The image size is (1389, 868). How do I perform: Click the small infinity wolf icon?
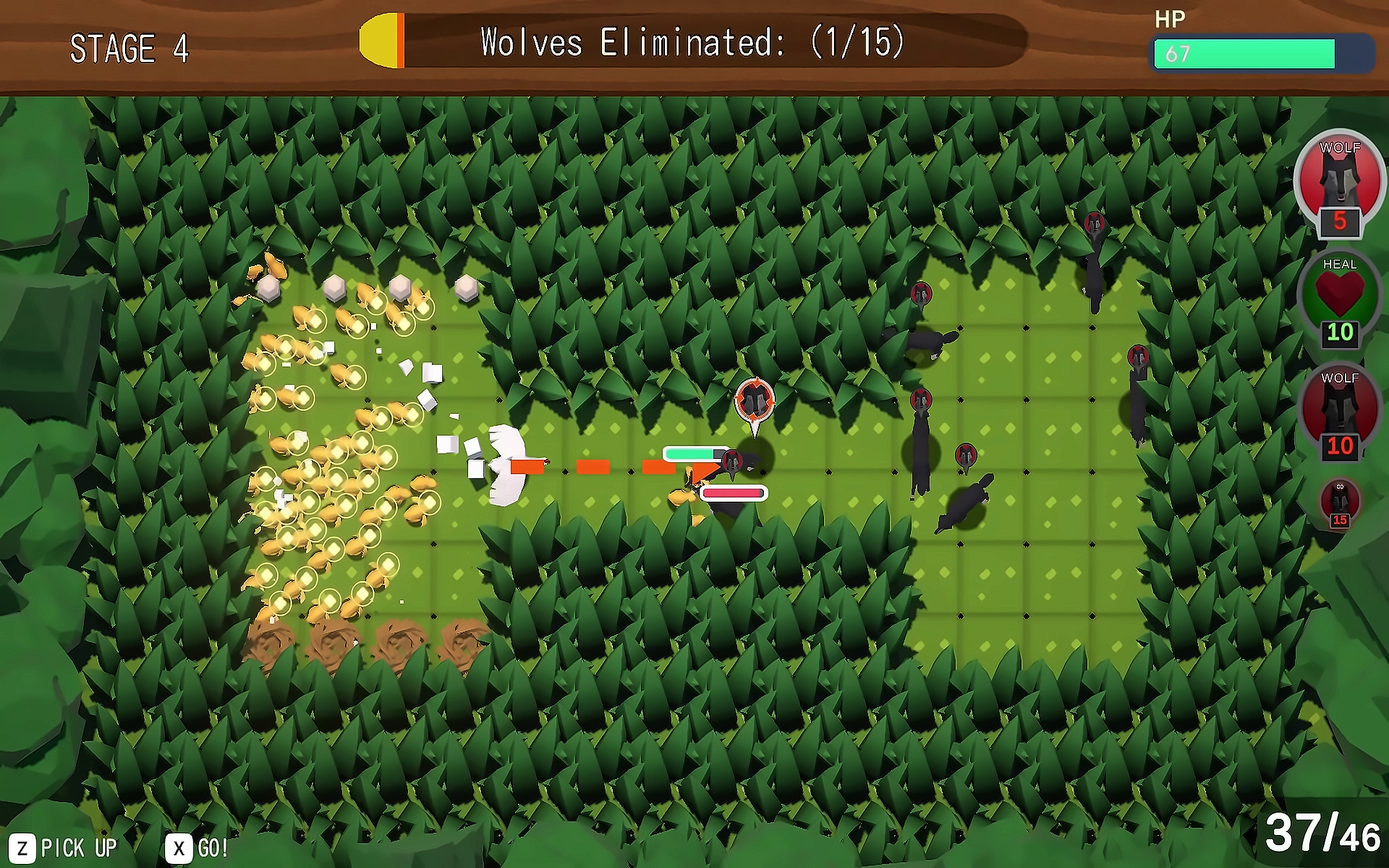(1340, 502)
